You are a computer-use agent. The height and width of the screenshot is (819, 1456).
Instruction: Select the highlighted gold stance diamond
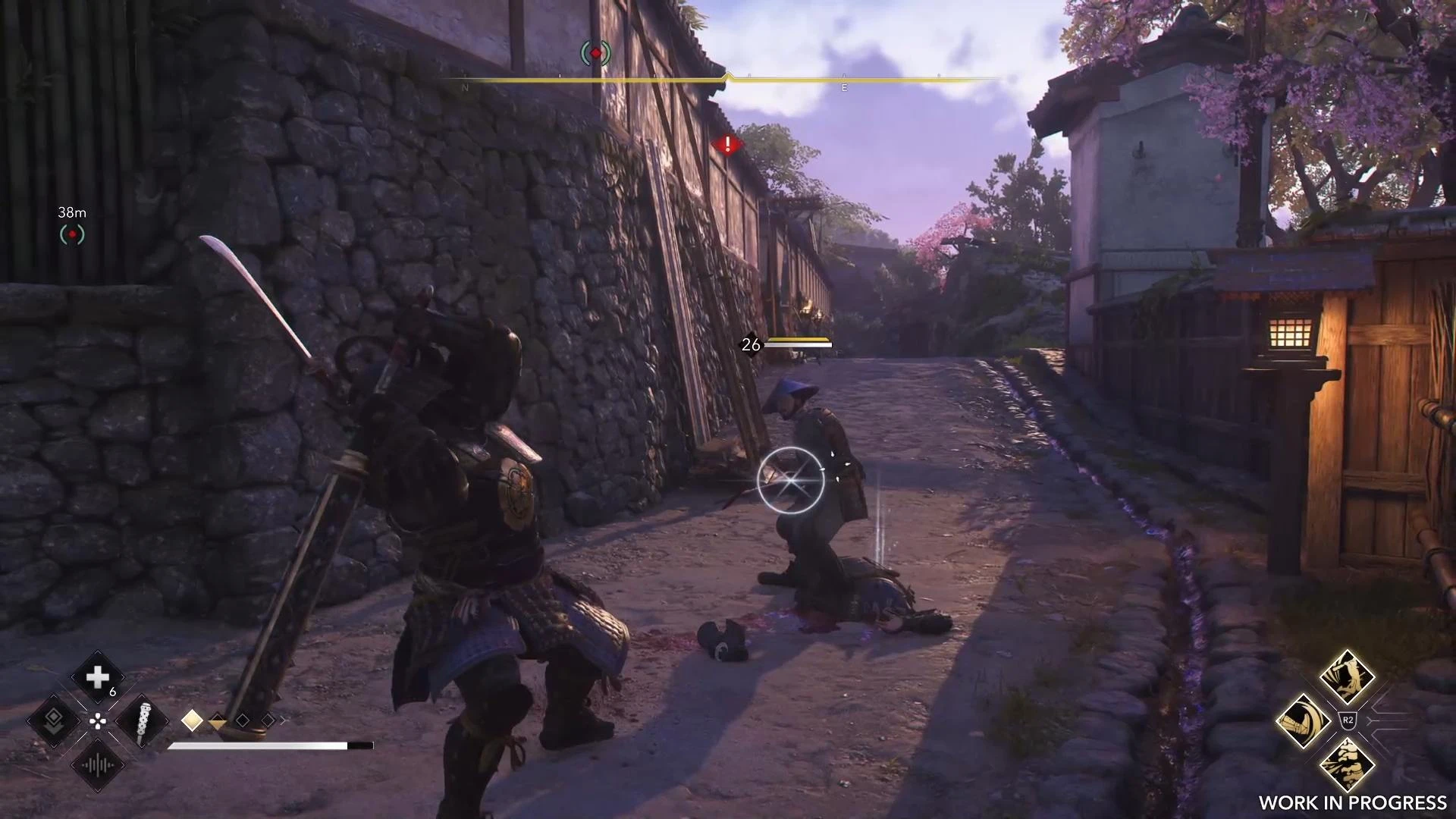pos(193,720)
